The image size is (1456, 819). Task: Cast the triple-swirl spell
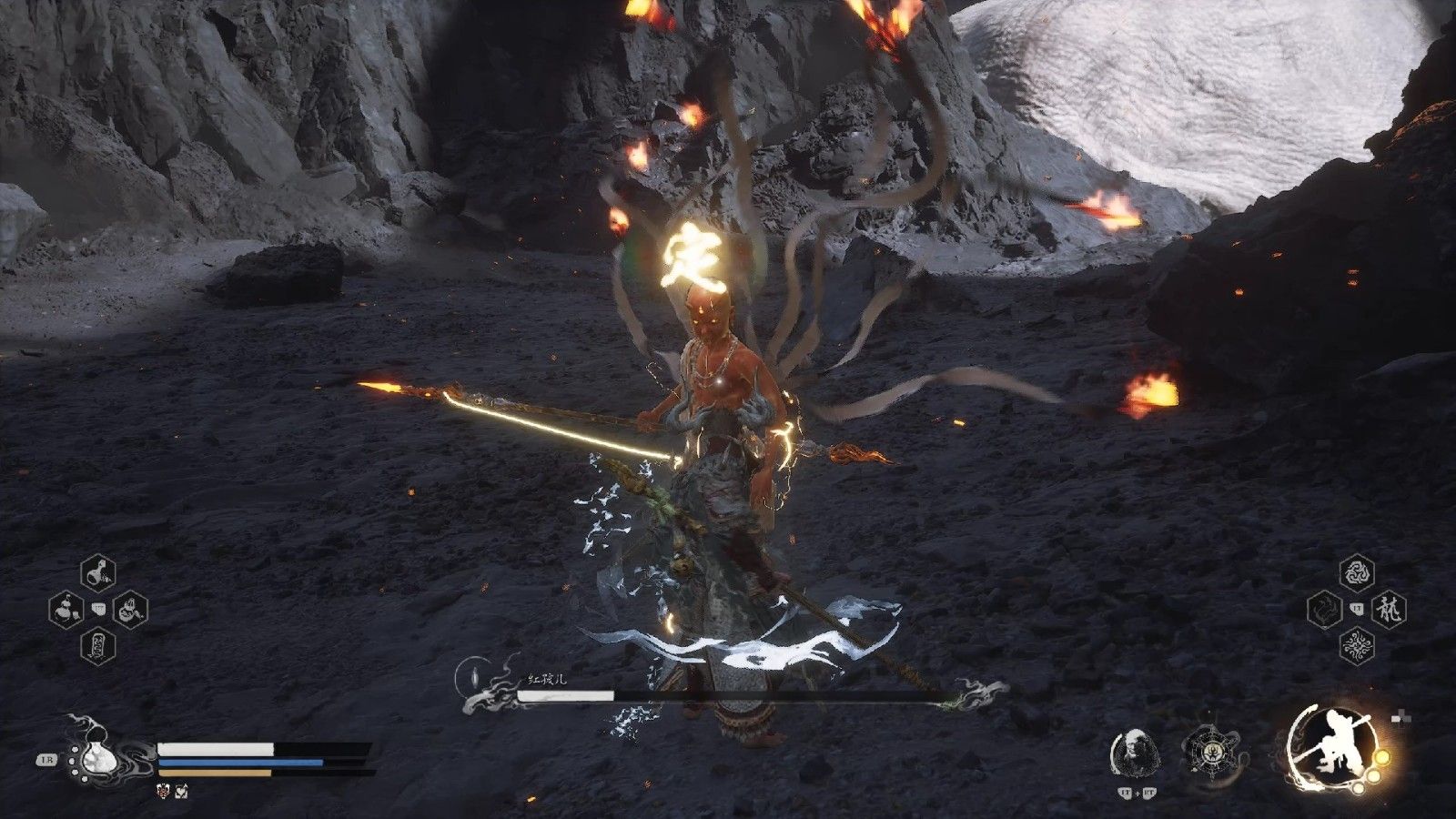tap(1357, 572)
